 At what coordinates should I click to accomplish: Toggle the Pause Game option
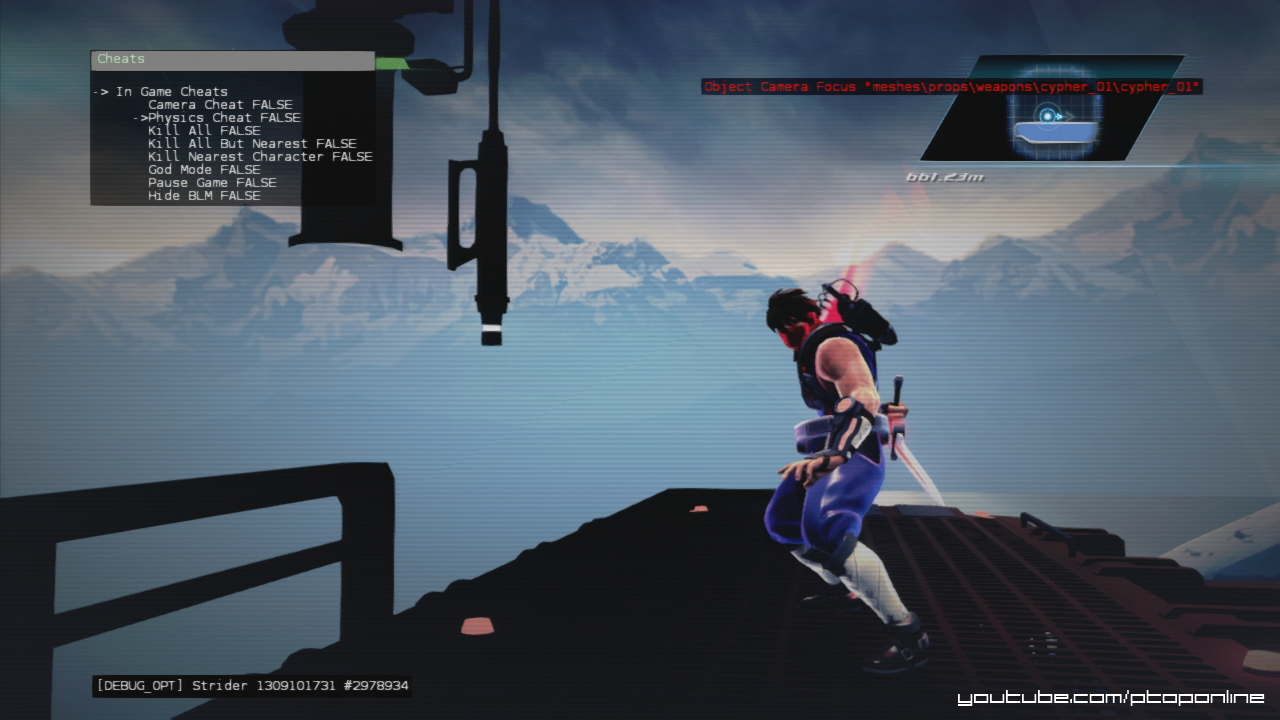coord(211,183)
